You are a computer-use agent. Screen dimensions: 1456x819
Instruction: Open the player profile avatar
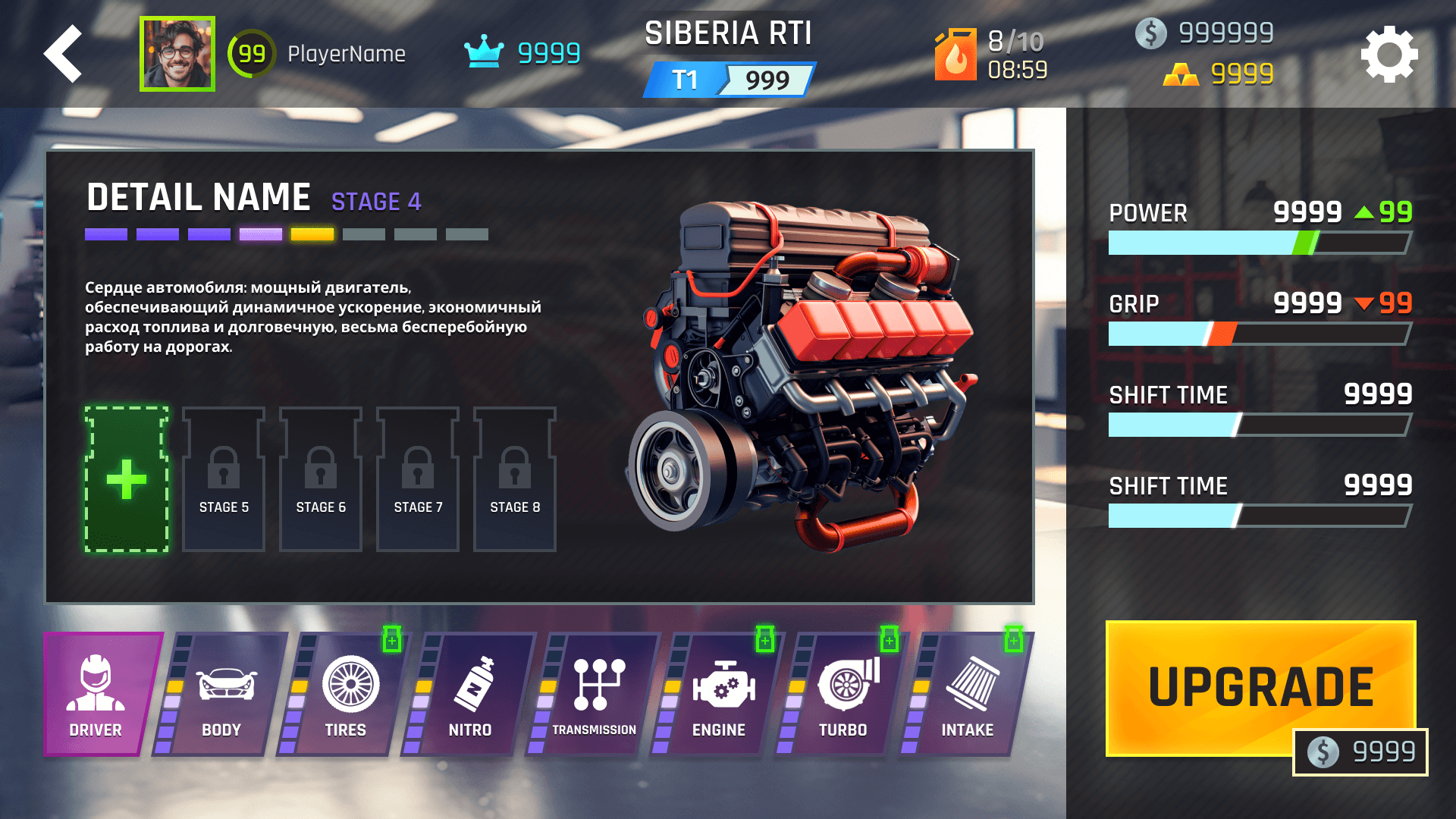click(x=177, y=54)
